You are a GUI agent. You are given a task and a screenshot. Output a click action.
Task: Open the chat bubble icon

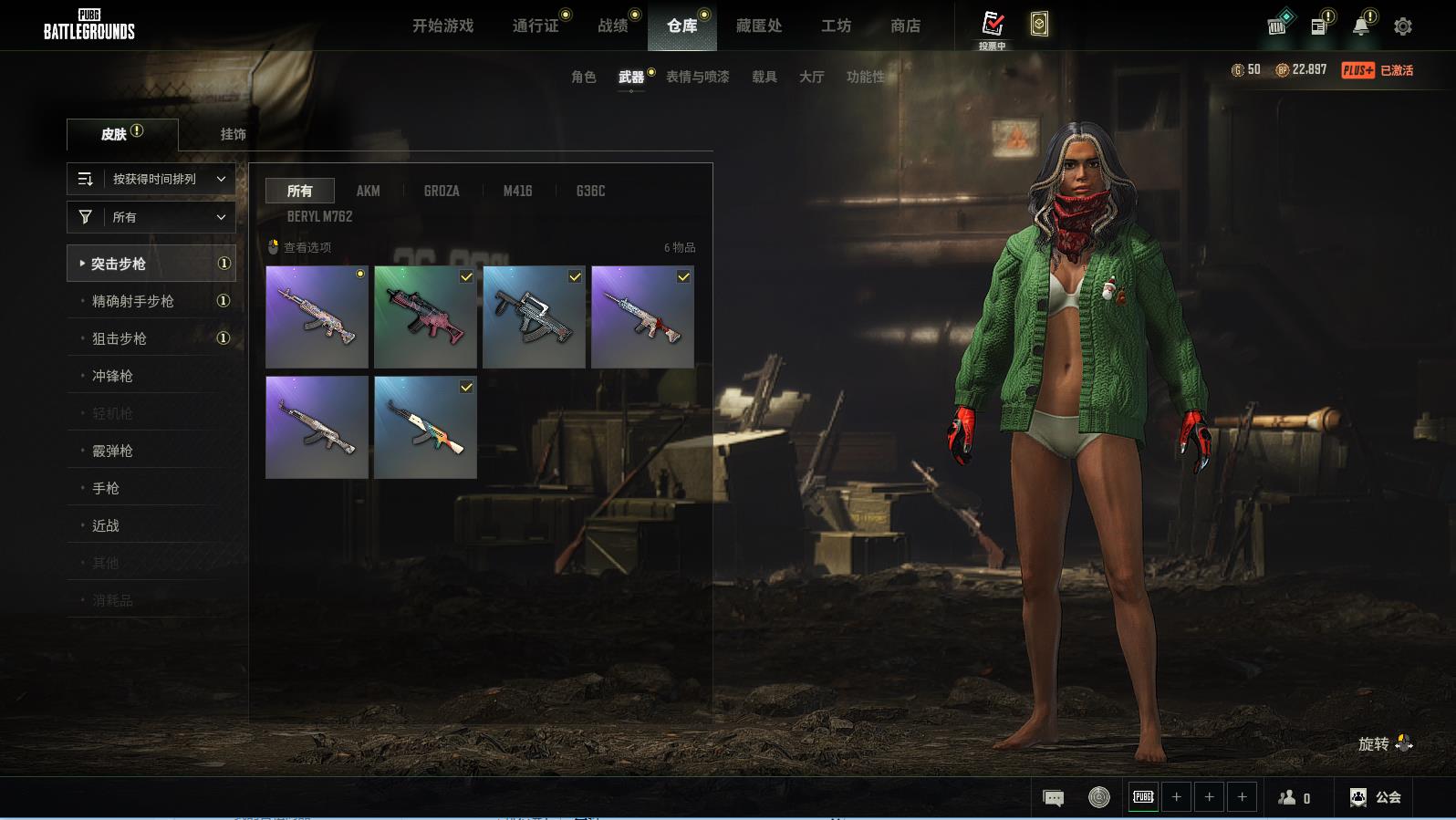pyautogui.click(x=1053, y=798)
